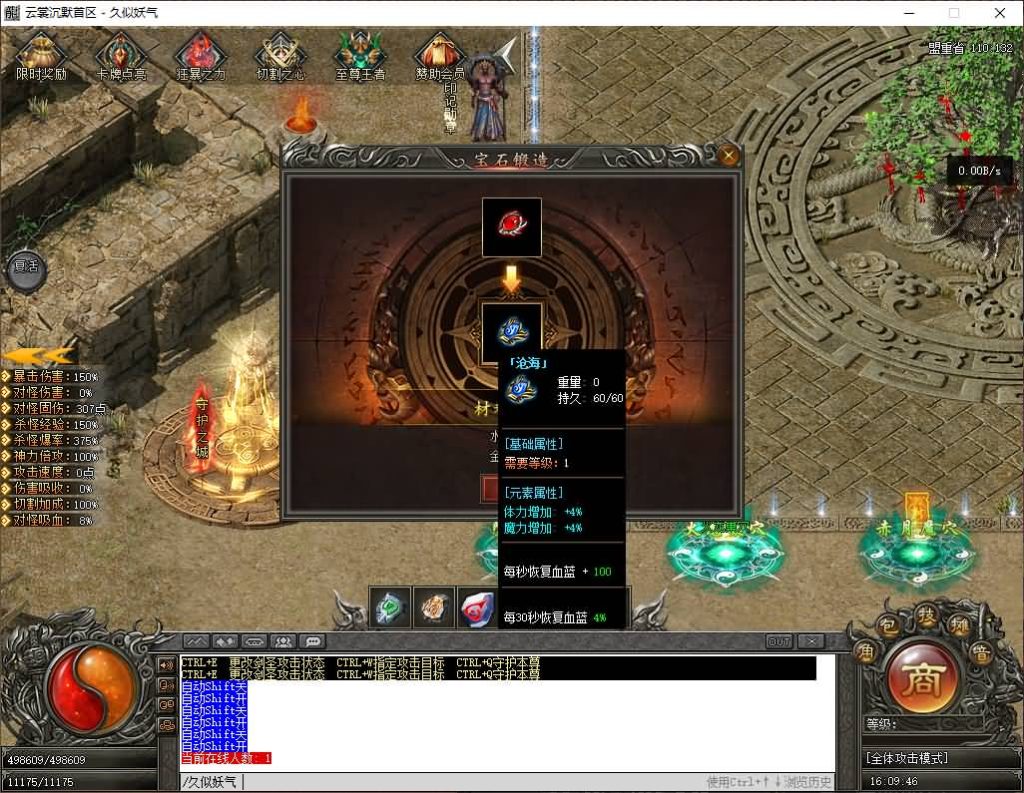Open the 卡牌点亮 card feature
This screenshot has width=1024, height=793.
[121, 56]
